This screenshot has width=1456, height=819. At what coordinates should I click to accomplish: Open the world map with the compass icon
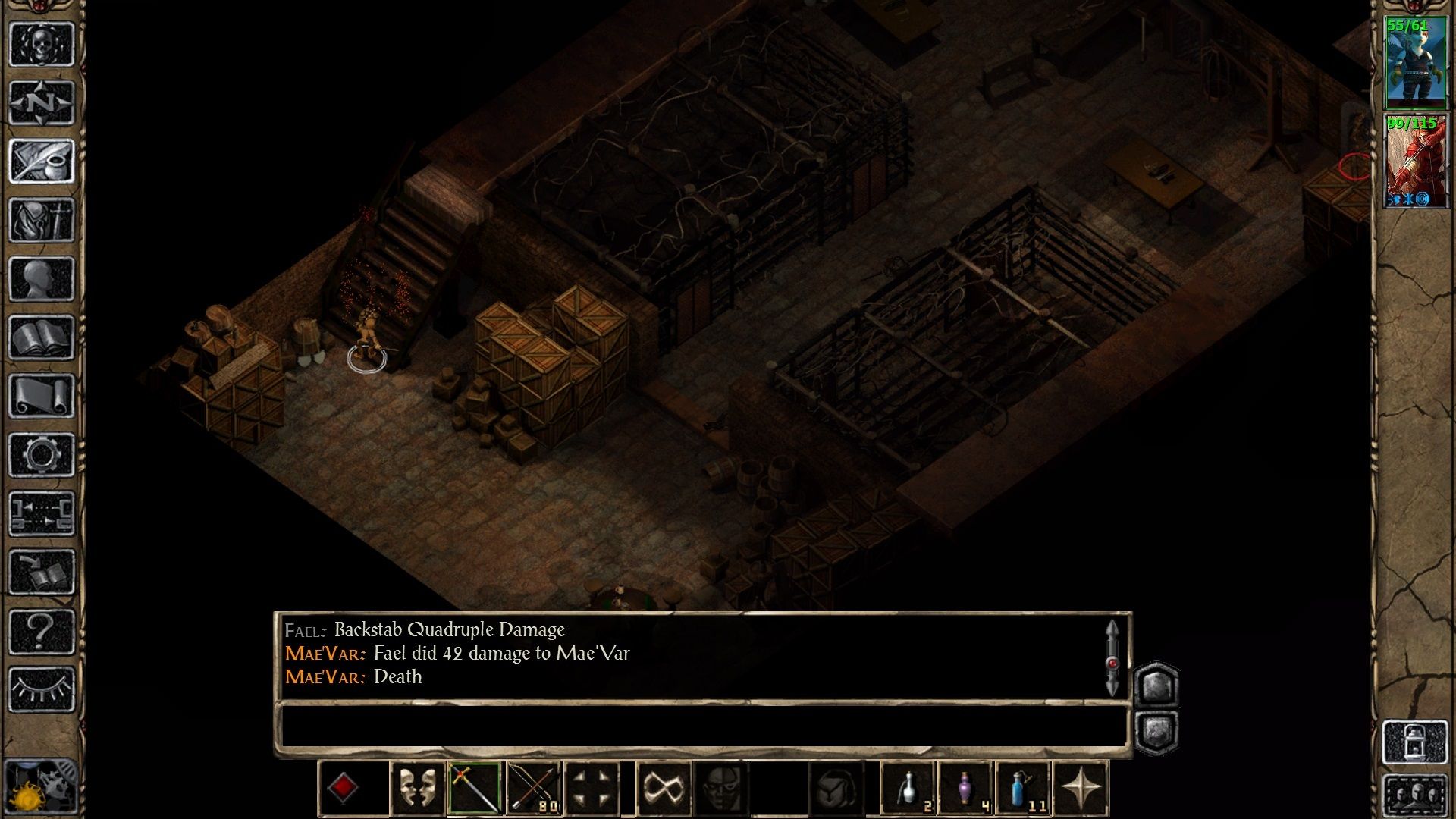pyautogui.click(x=42, y=101)
